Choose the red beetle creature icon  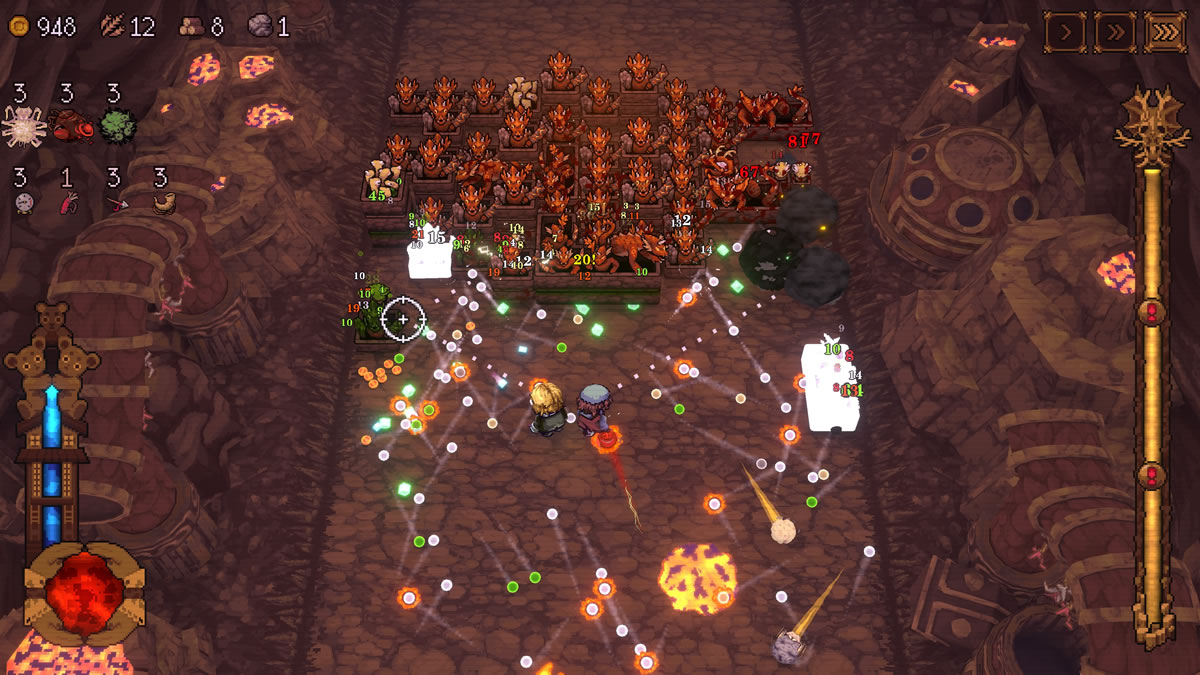point(70,126)
